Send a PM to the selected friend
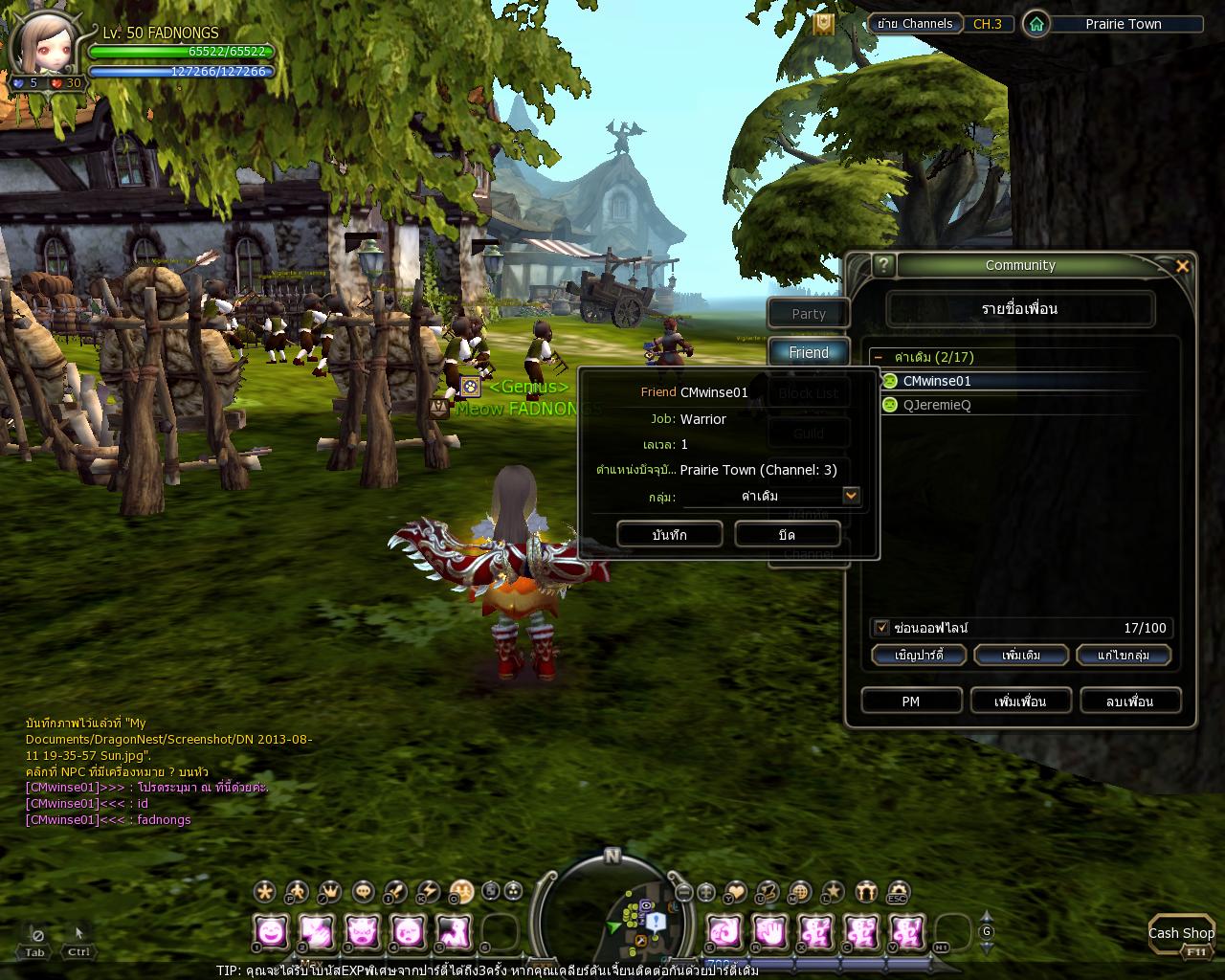 tap(910, 702)
